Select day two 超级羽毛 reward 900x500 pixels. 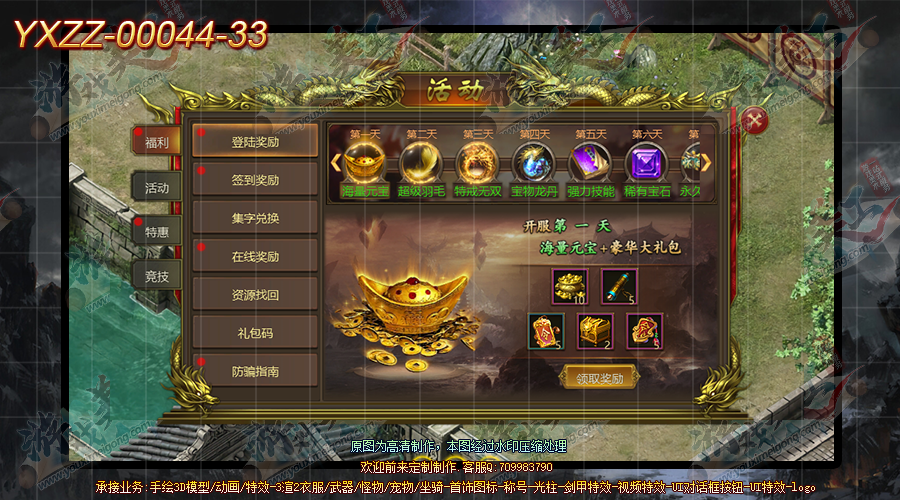420,163
